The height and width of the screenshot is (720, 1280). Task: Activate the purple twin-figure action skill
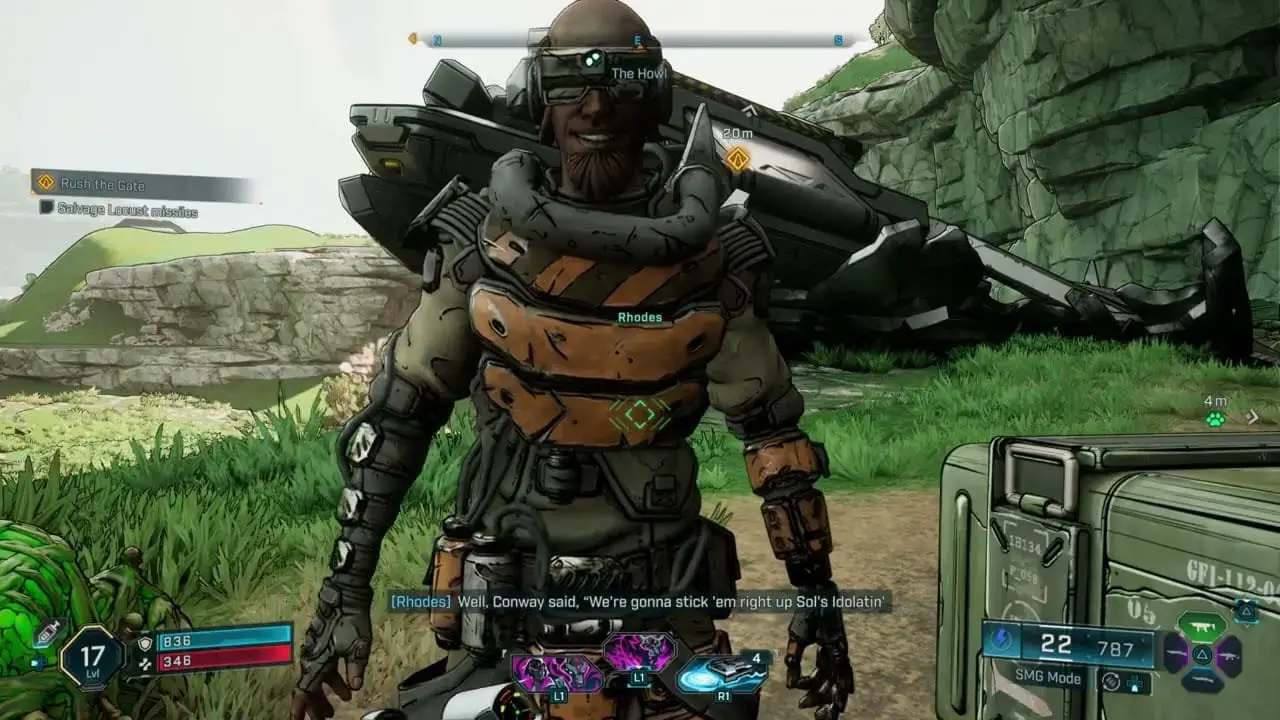click(557, 672)
